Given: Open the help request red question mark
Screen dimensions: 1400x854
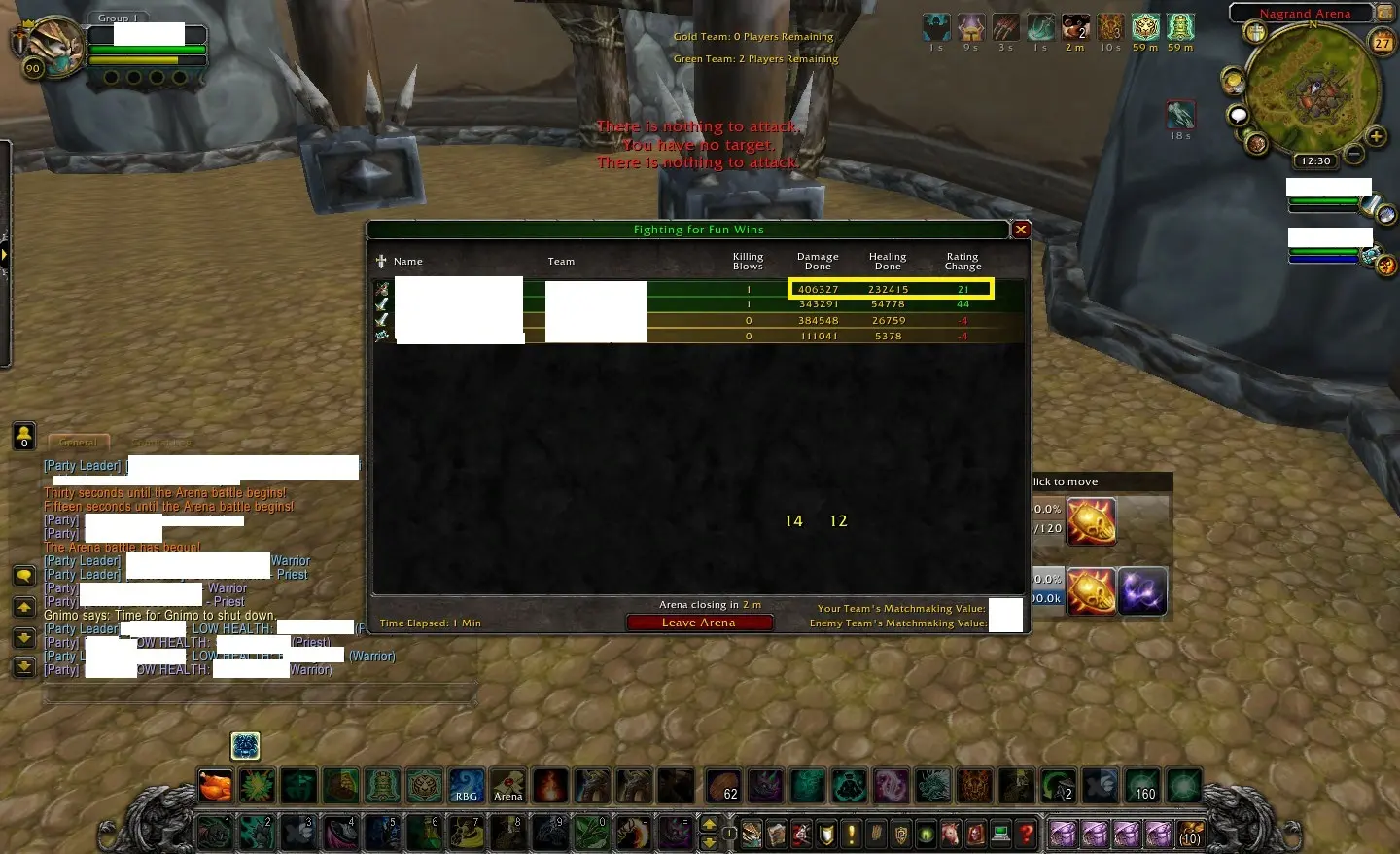Looking at the screenshot, I should coord(1026,834).
